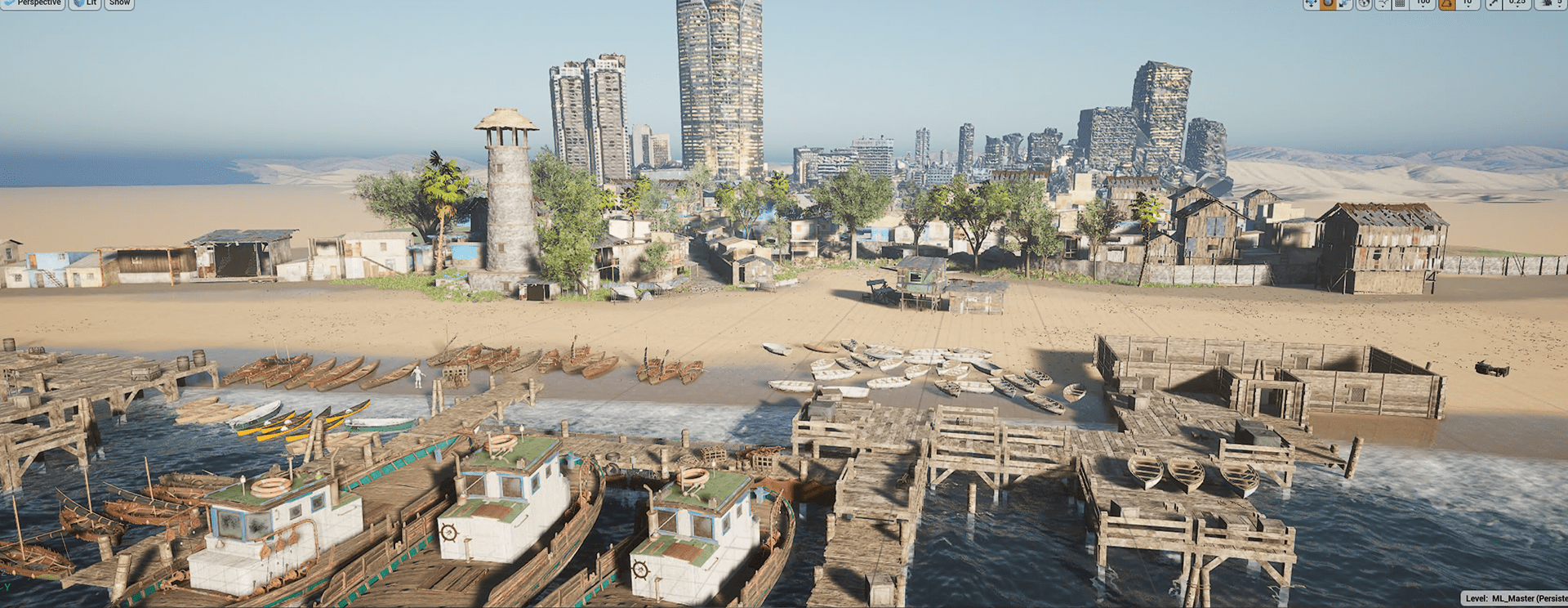Open the Lit view mode menu
Screen dimensions: 1568x608
(86, 3)
